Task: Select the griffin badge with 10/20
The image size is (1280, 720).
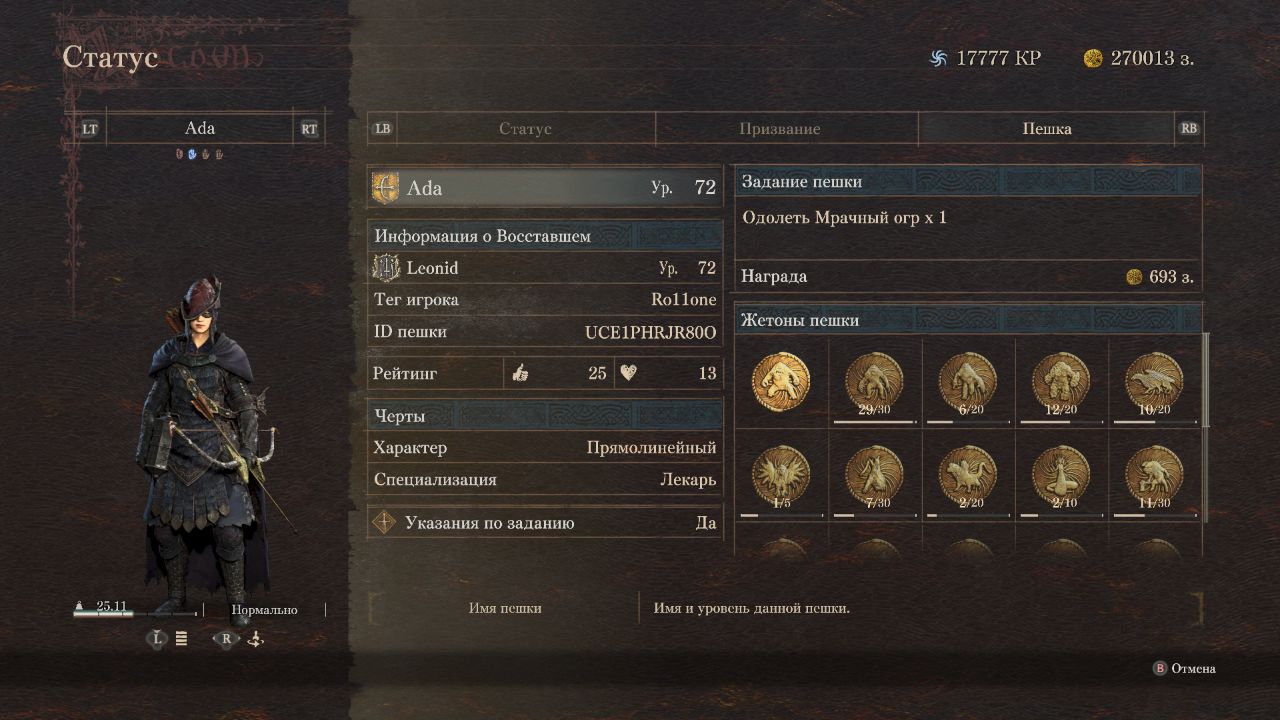Action: (x=1154, y=381)
